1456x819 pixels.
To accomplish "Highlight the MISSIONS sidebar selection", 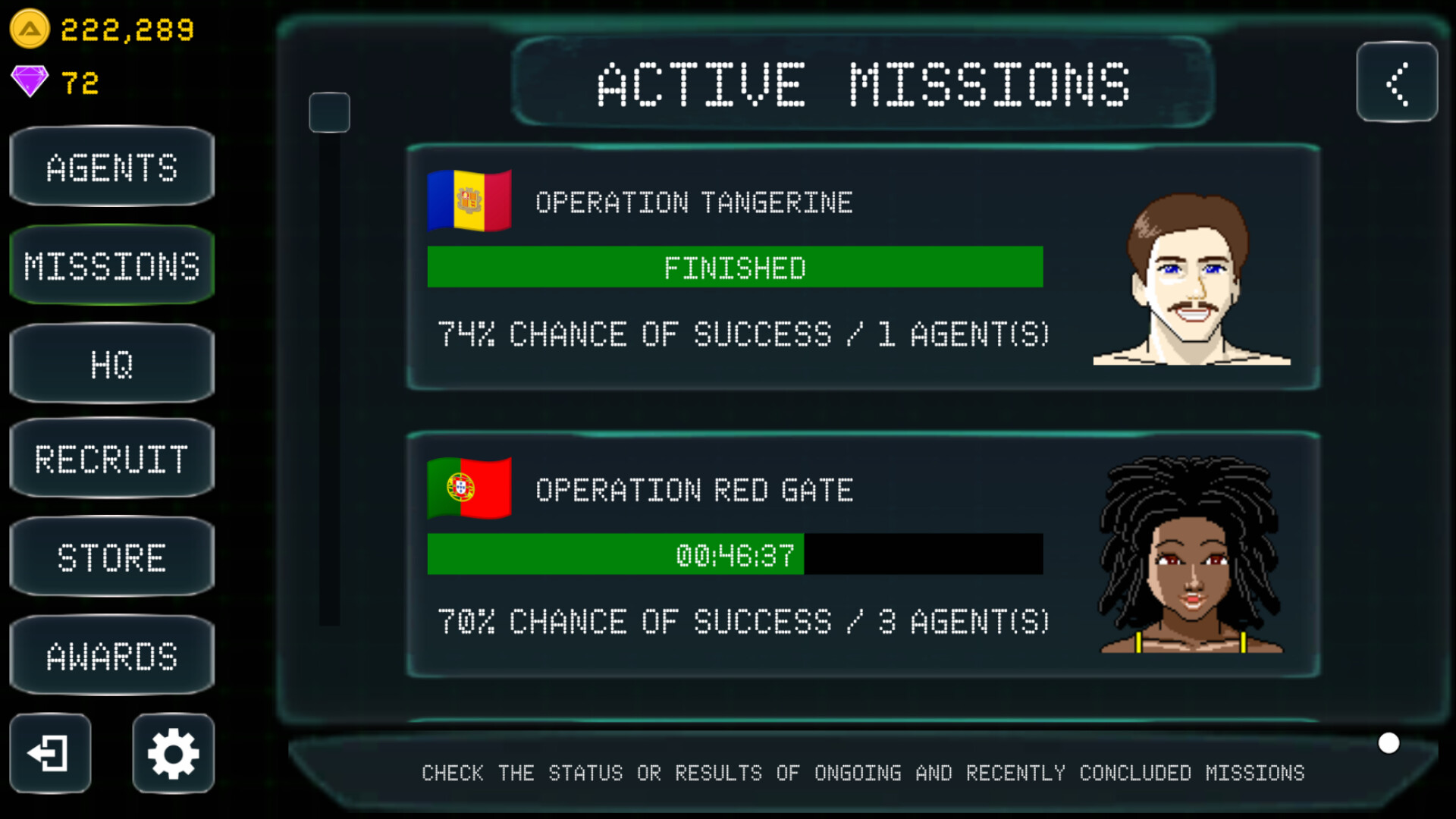I will 111,265.
